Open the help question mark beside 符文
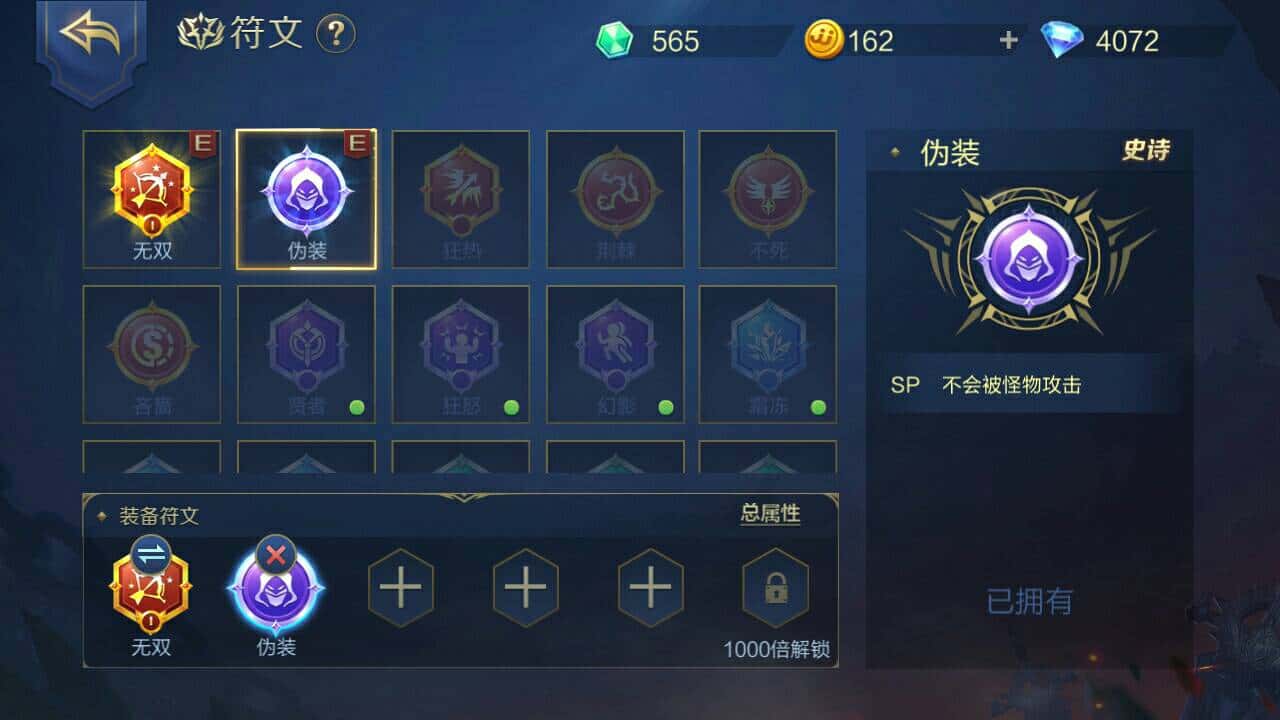This screenshot has height=720, width=1280. (x=335, y=32)
